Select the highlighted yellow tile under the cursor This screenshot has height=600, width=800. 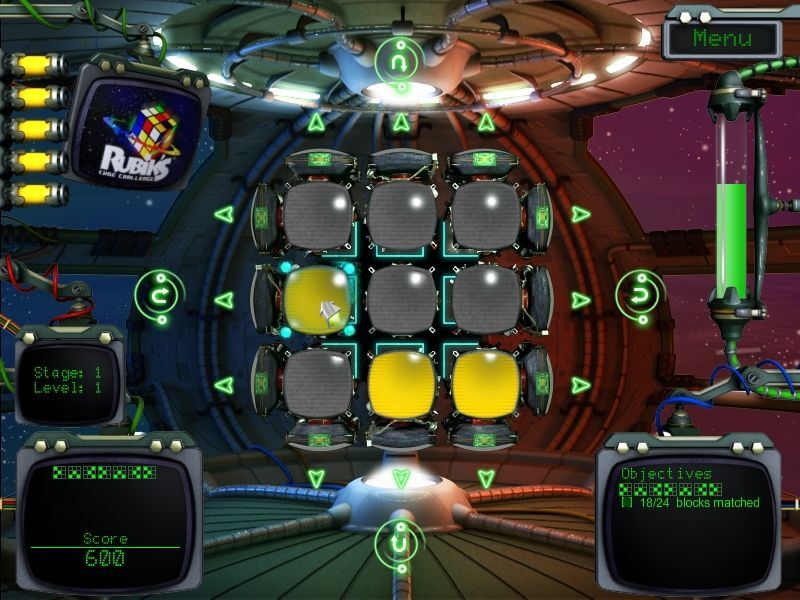[x=318, y=299]
